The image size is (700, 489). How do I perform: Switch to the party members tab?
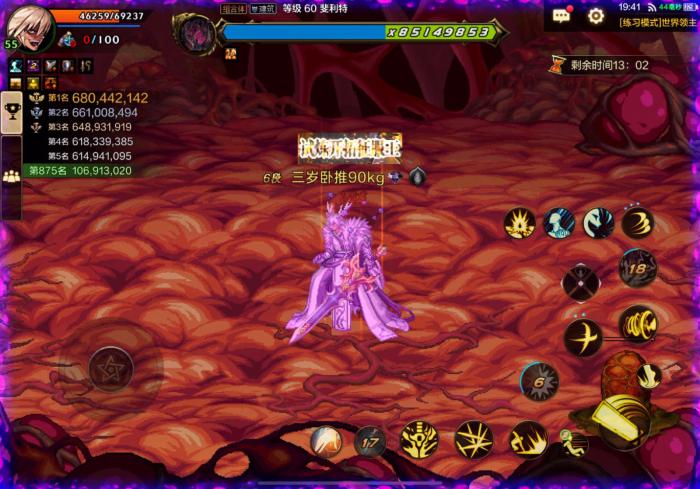(12, 175)
